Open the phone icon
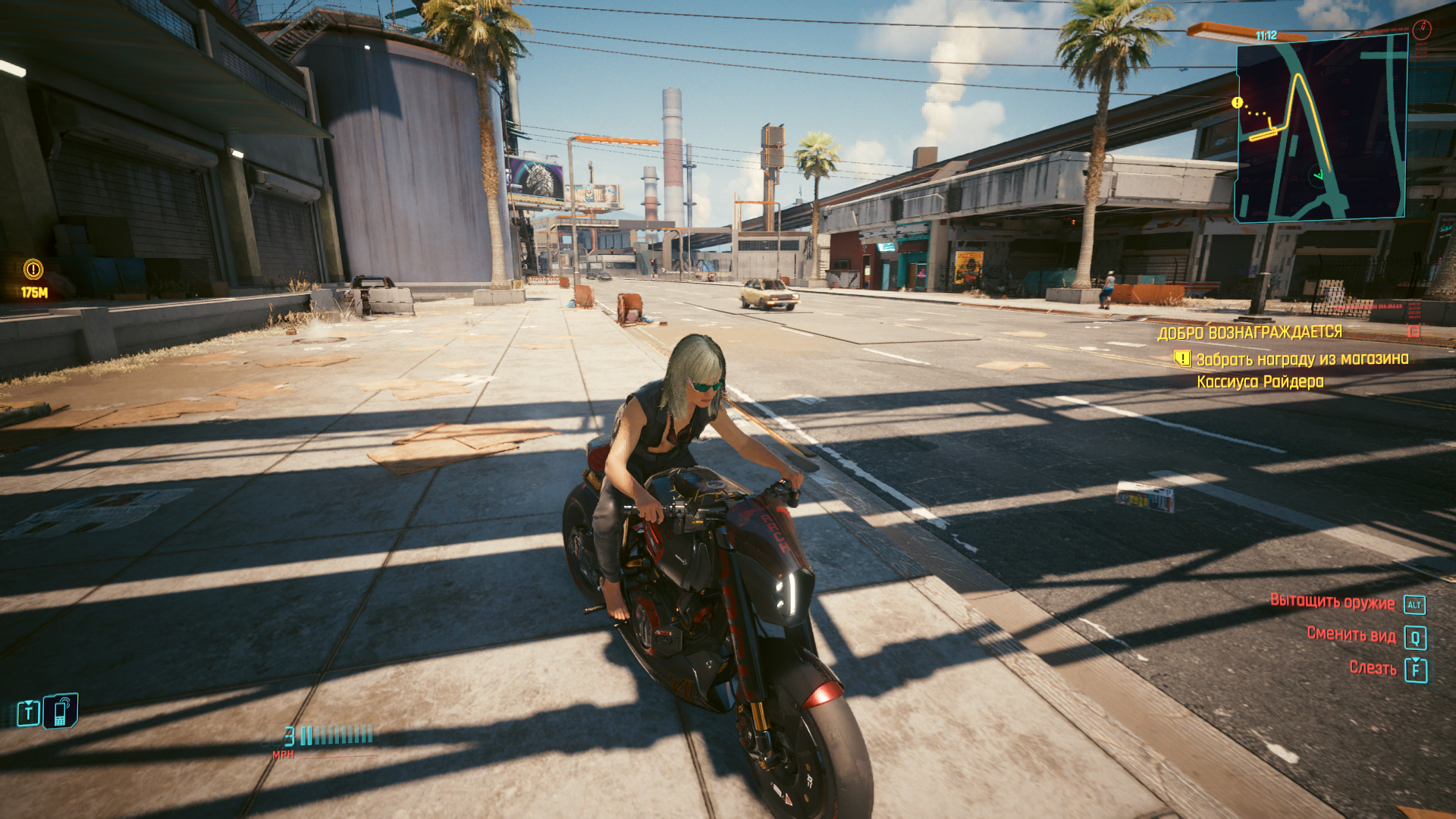The width and height of the screenshot is (1456, 819). tap(61, 712)
